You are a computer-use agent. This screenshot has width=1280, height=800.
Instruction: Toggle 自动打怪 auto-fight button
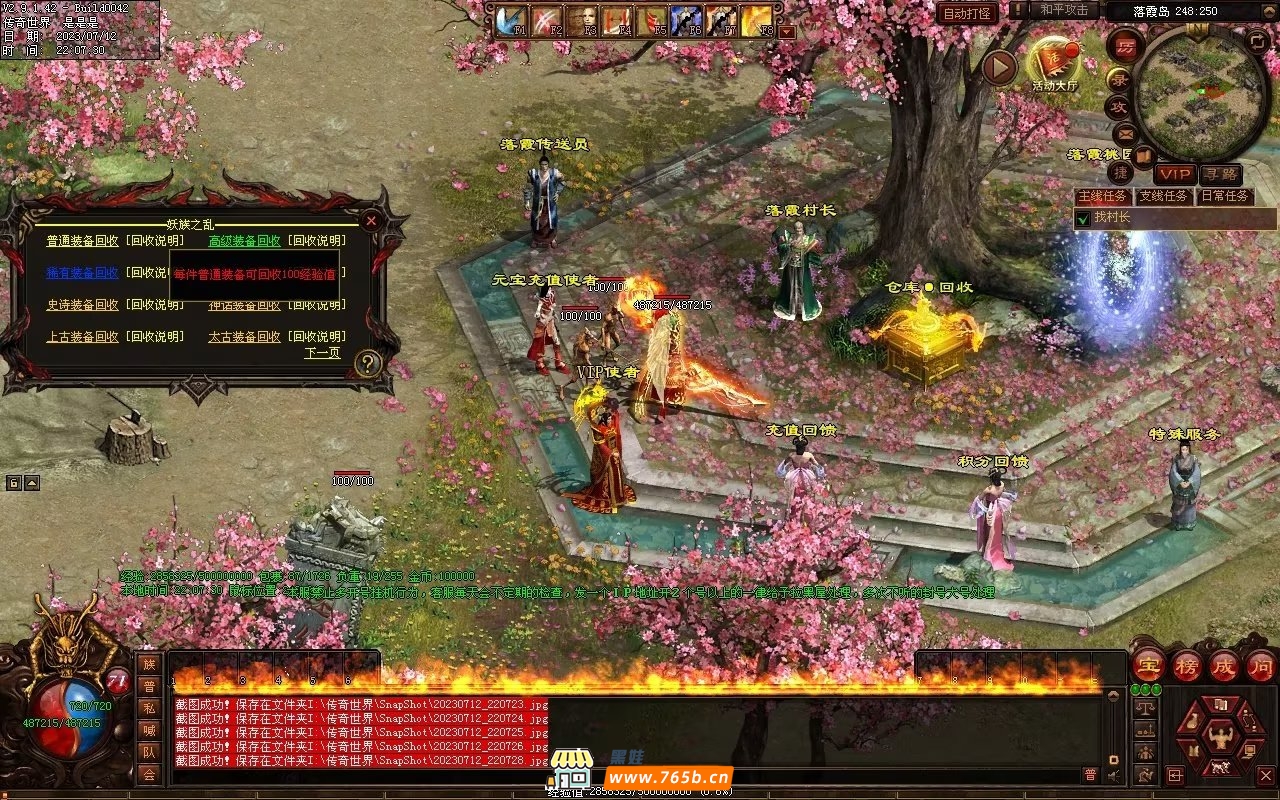[x=967, y=13]
